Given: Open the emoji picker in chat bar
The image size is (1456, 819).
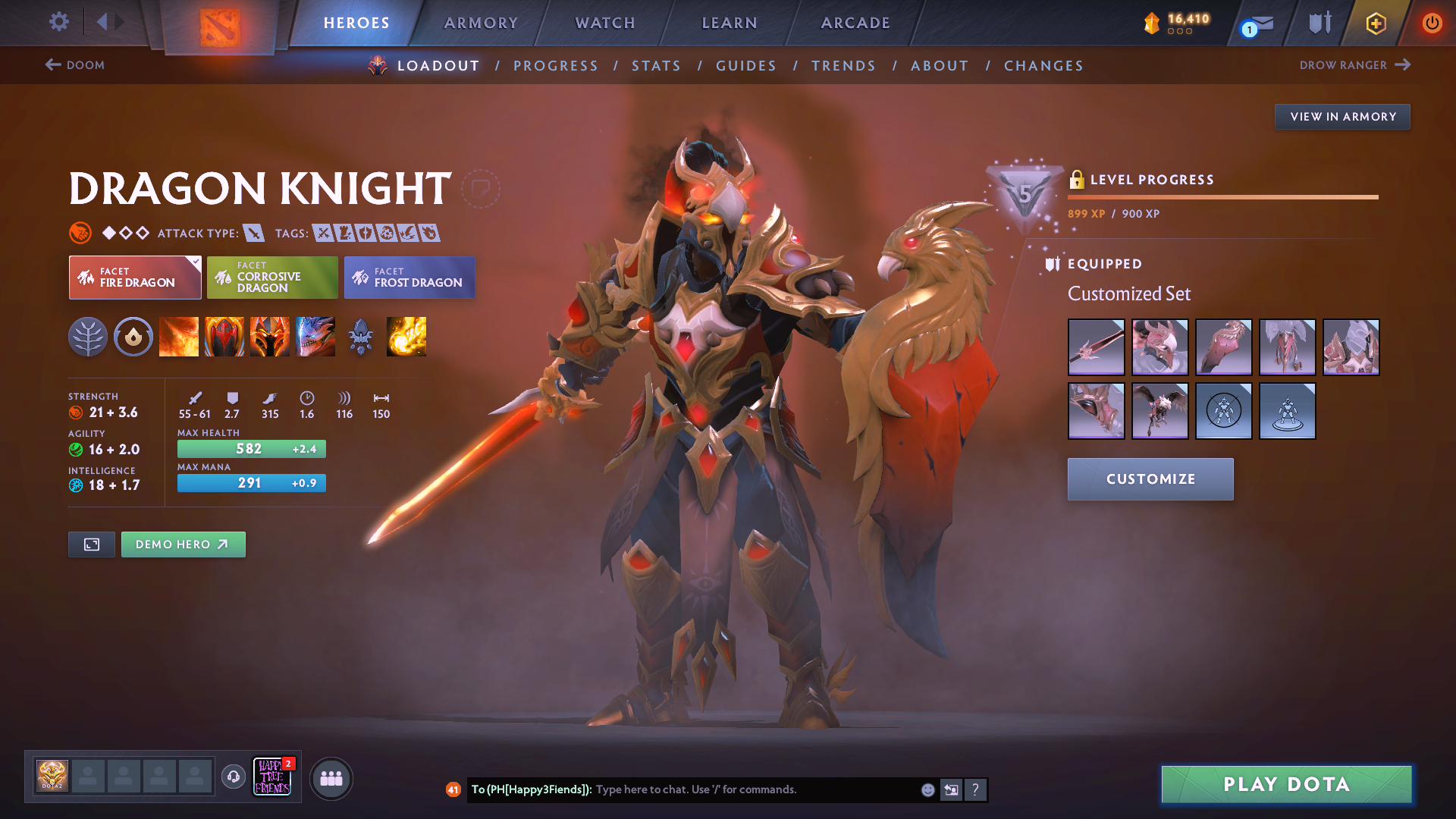Looking at the screenshot, I should click(x=927, y=789).
